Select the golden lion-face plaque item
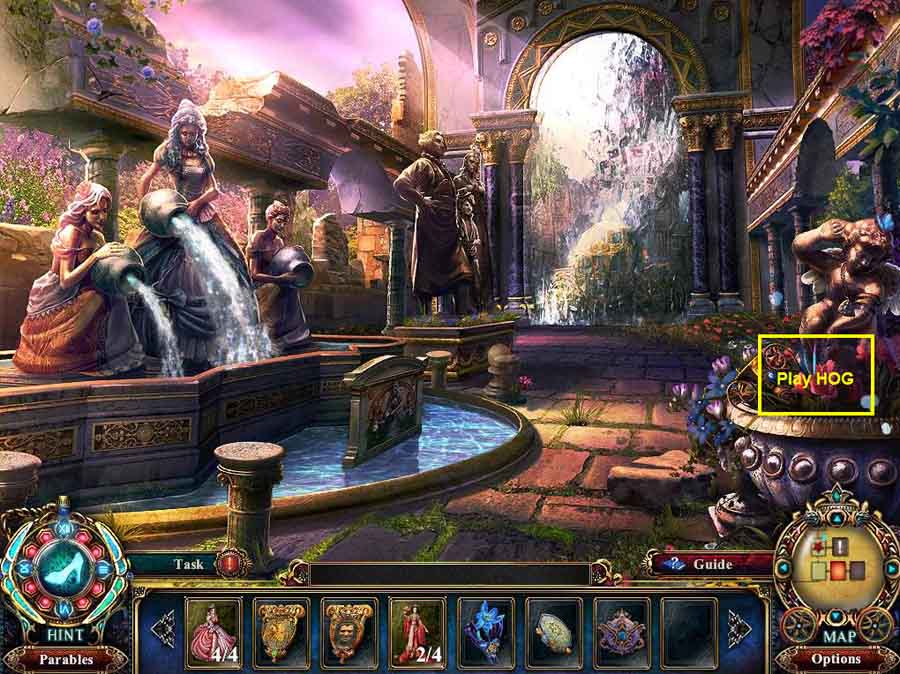 click(x=350, y=632)
